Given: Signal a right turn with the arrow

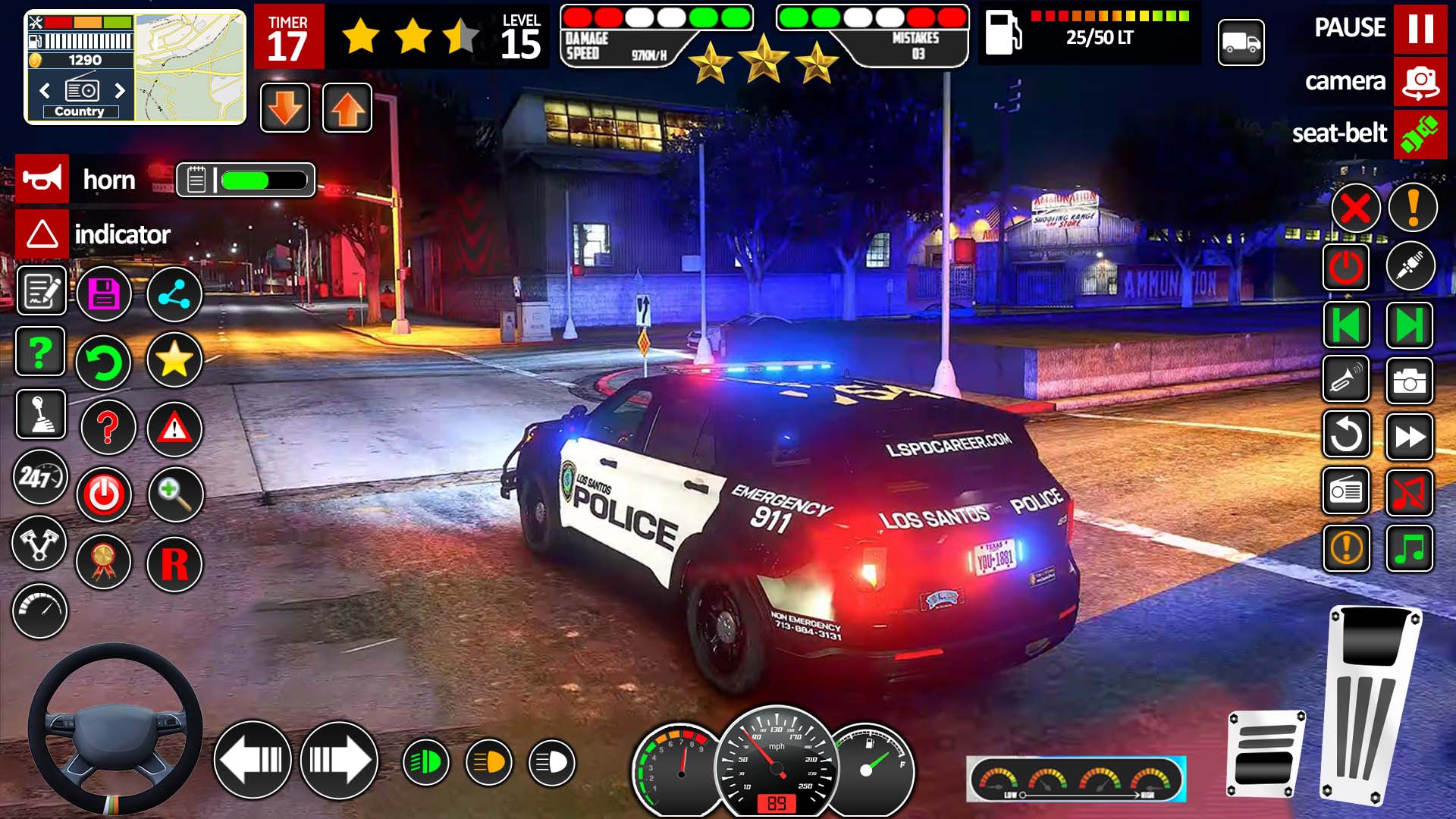Looking at the screenshot, I should pyautogui.click(x=339, y=760).
